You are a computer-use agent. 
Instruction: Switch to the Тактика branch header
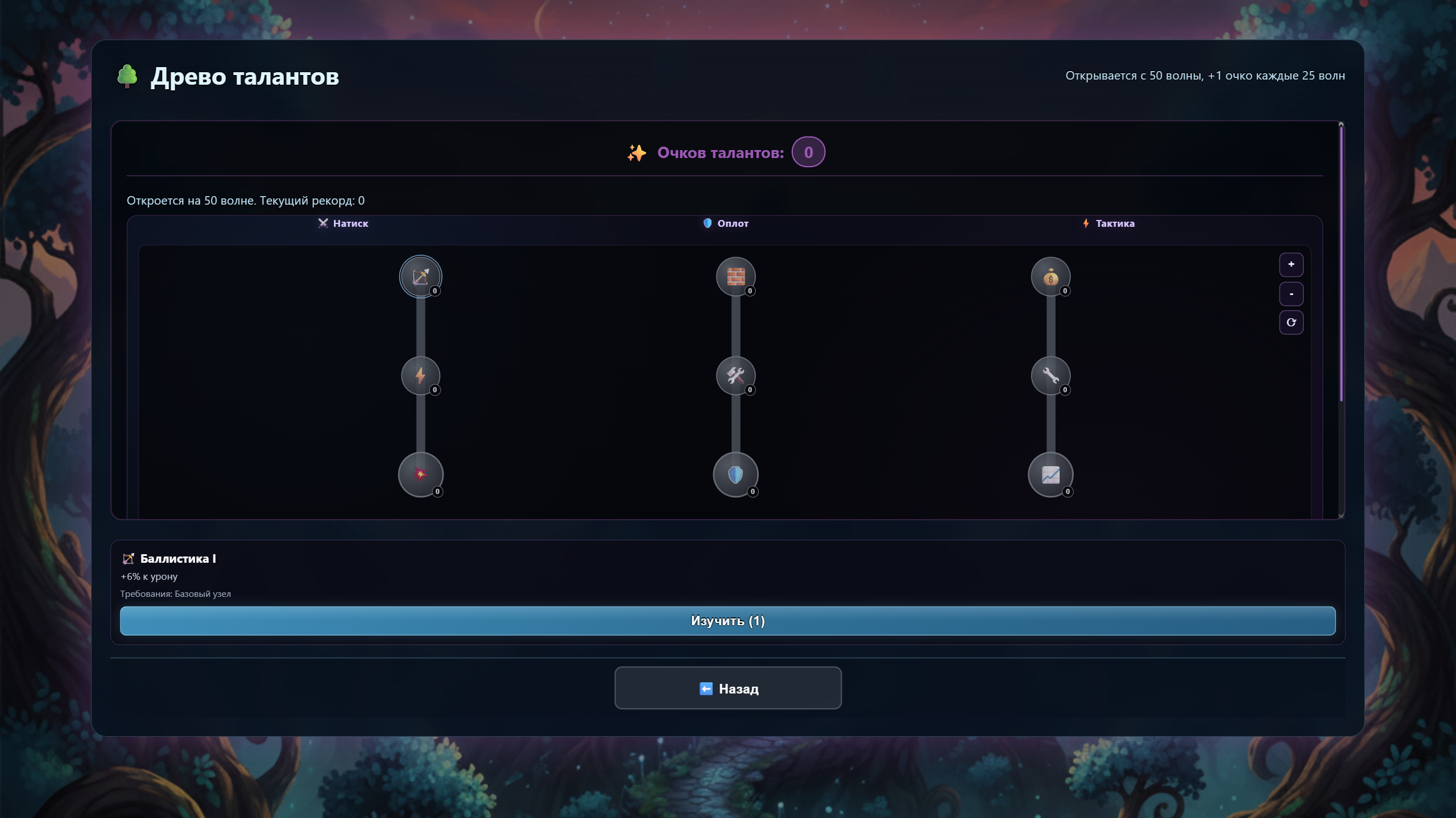[1108, 223]
